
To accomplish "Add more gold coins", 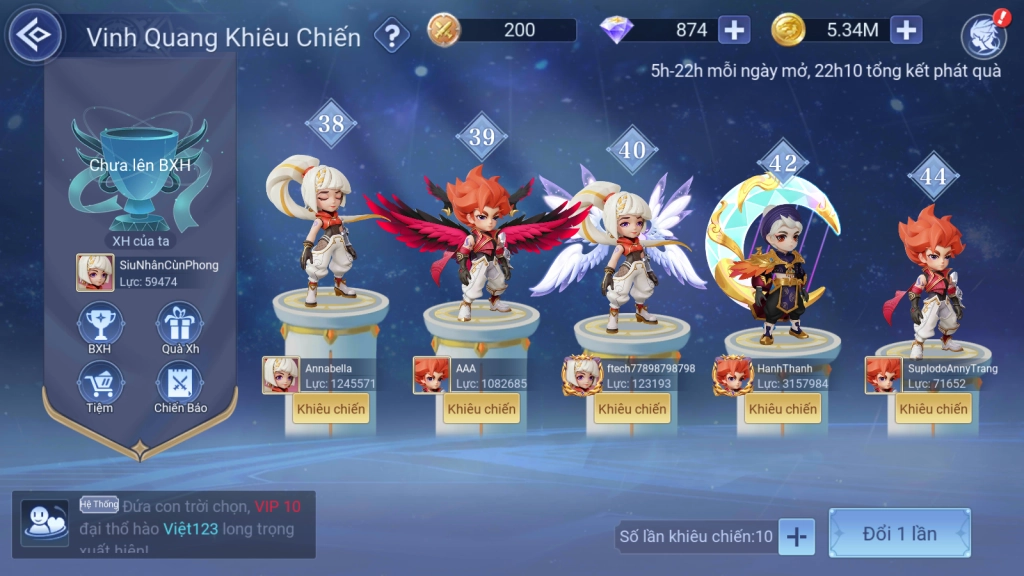I will pos(906,30).
